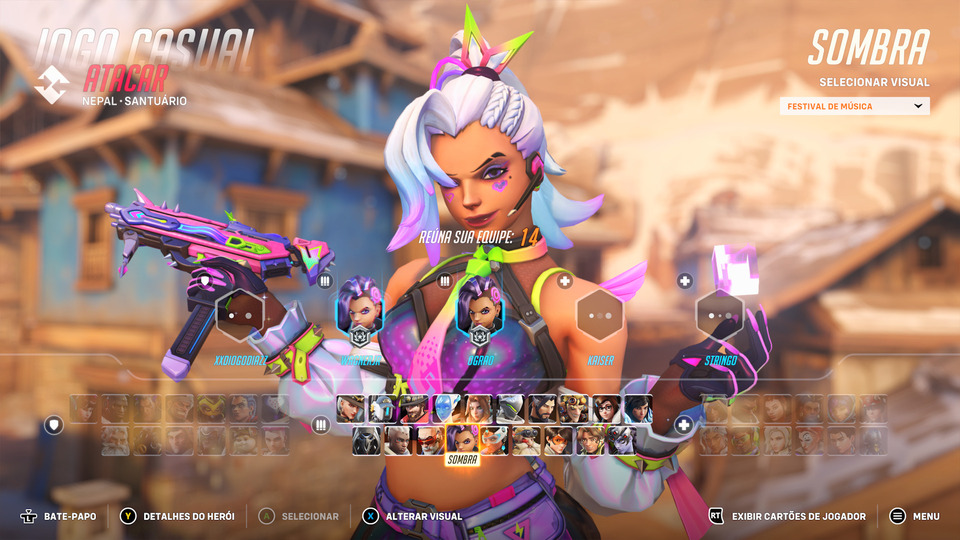Click KAISER's empty support slot
This screenshot has height=540, width=960.
[x=600, y=314]
